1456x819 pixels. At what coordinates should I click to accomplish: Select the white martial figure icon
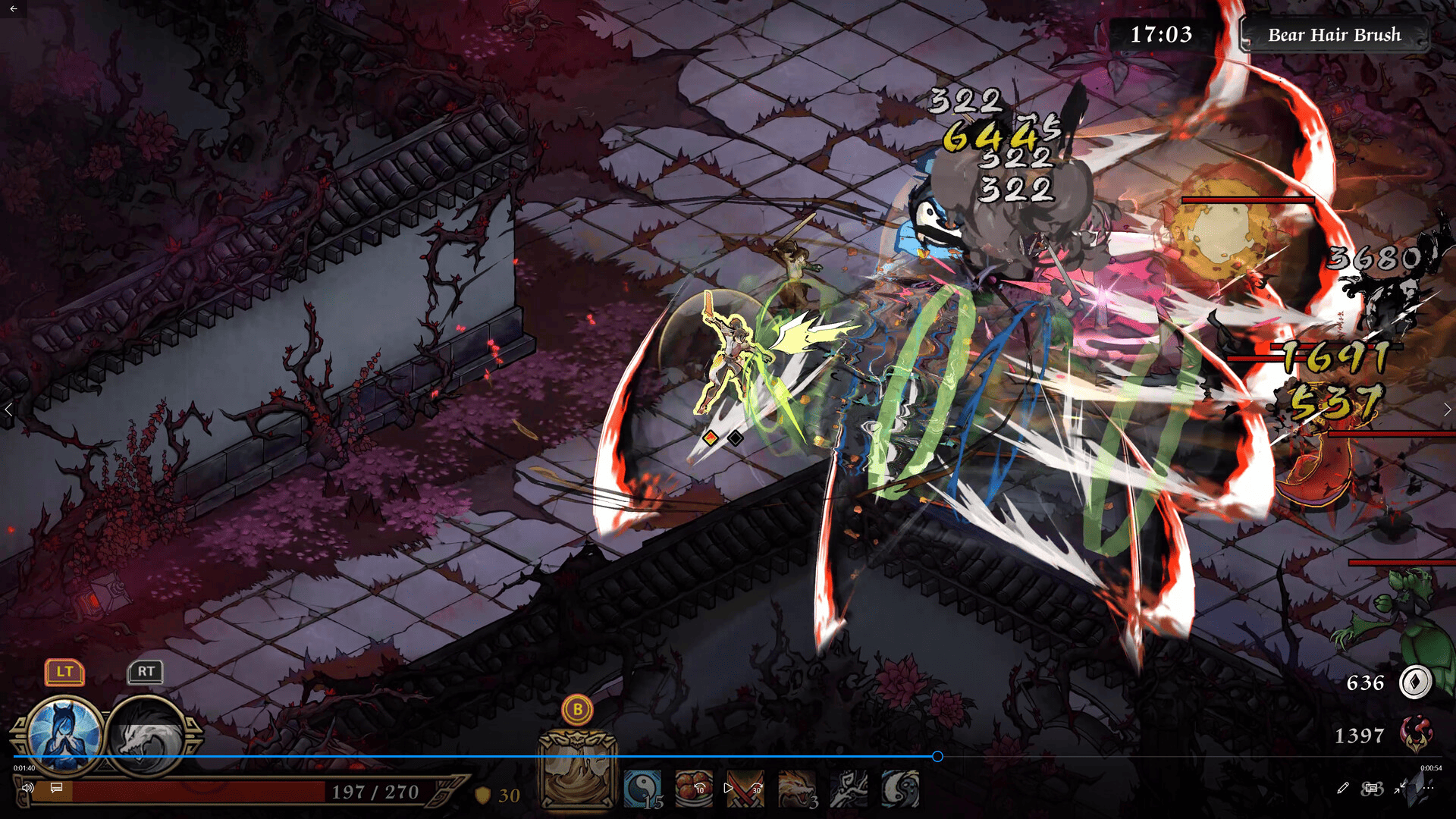pyautogui.click(x=849, y=789)
